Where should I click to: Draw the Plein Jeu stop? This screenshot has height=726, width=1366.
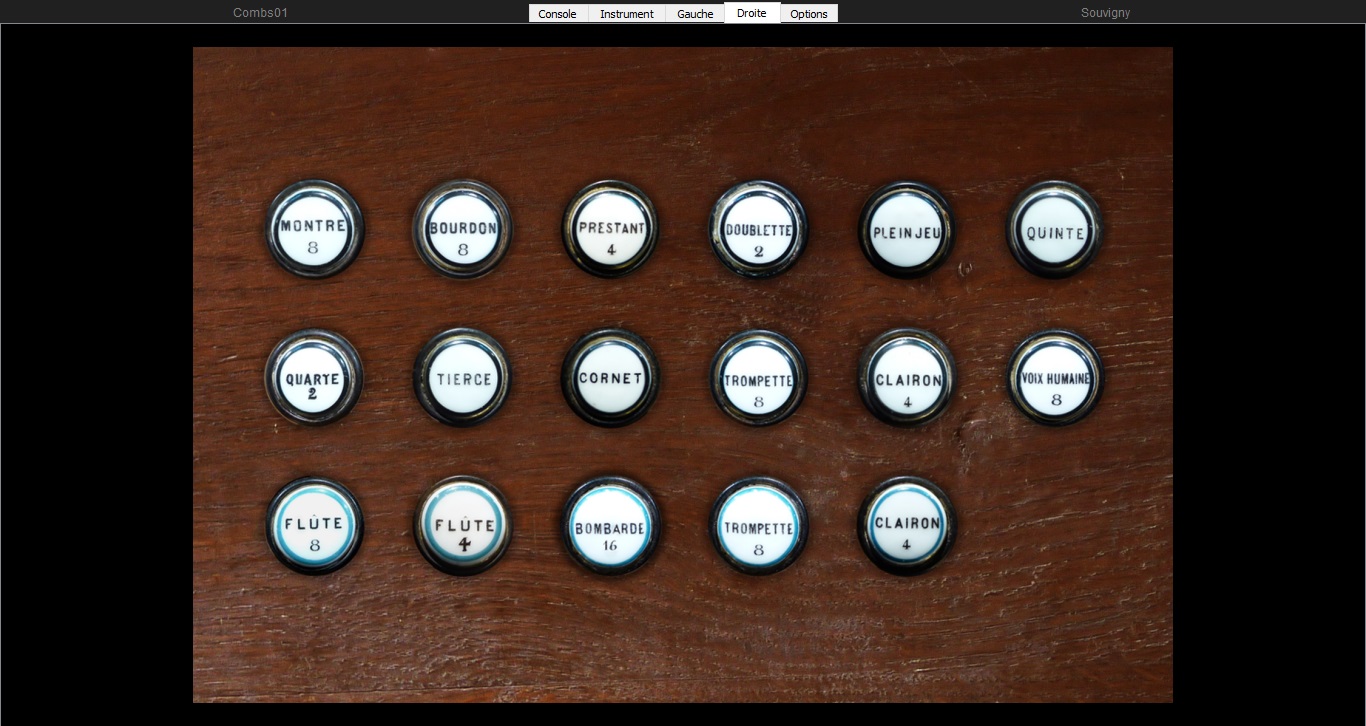pos(905,228)
